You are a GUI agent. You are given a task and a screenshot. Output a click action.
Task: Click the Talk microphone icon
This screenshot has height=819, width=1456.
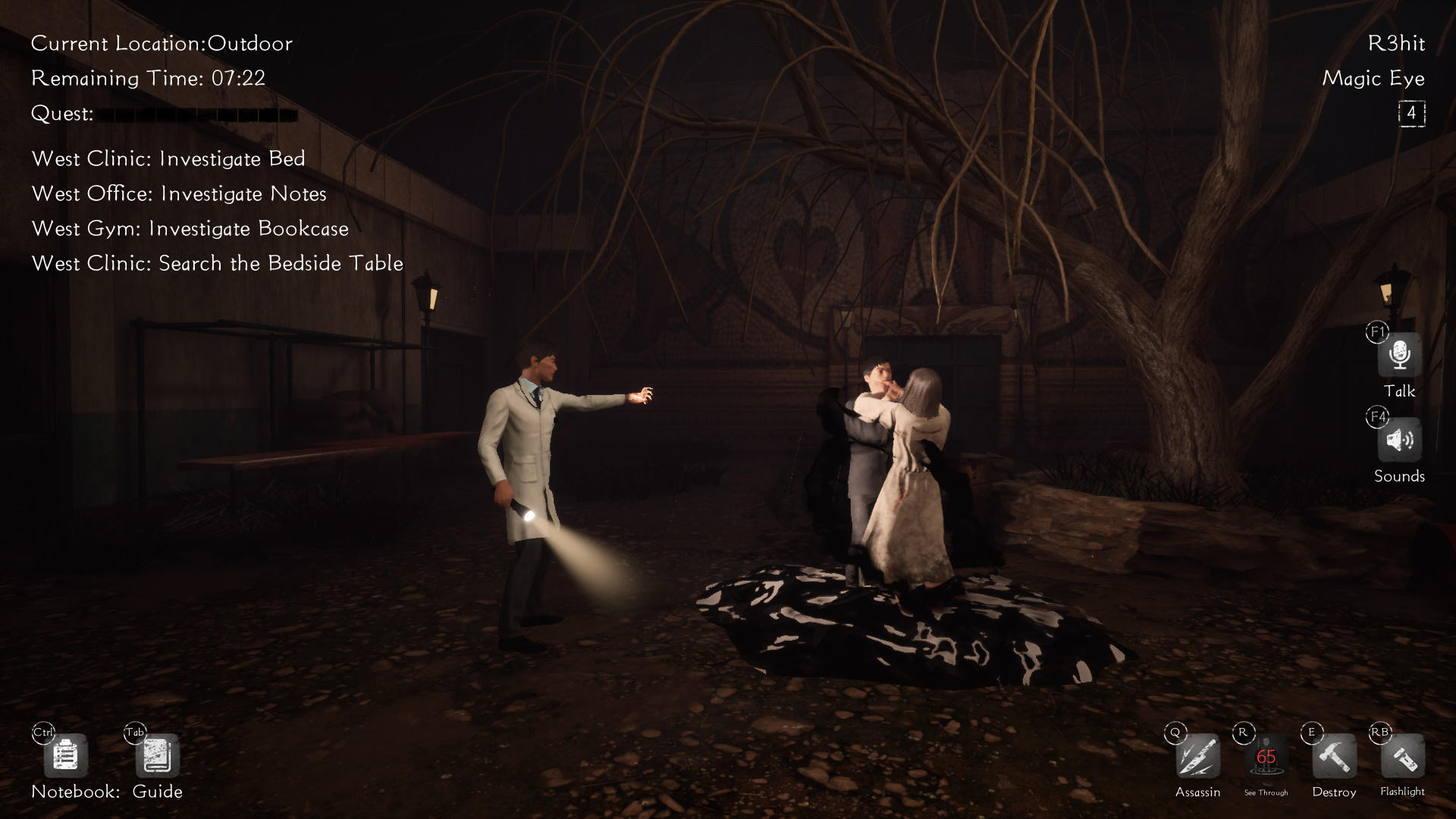tap(1399, 356)
